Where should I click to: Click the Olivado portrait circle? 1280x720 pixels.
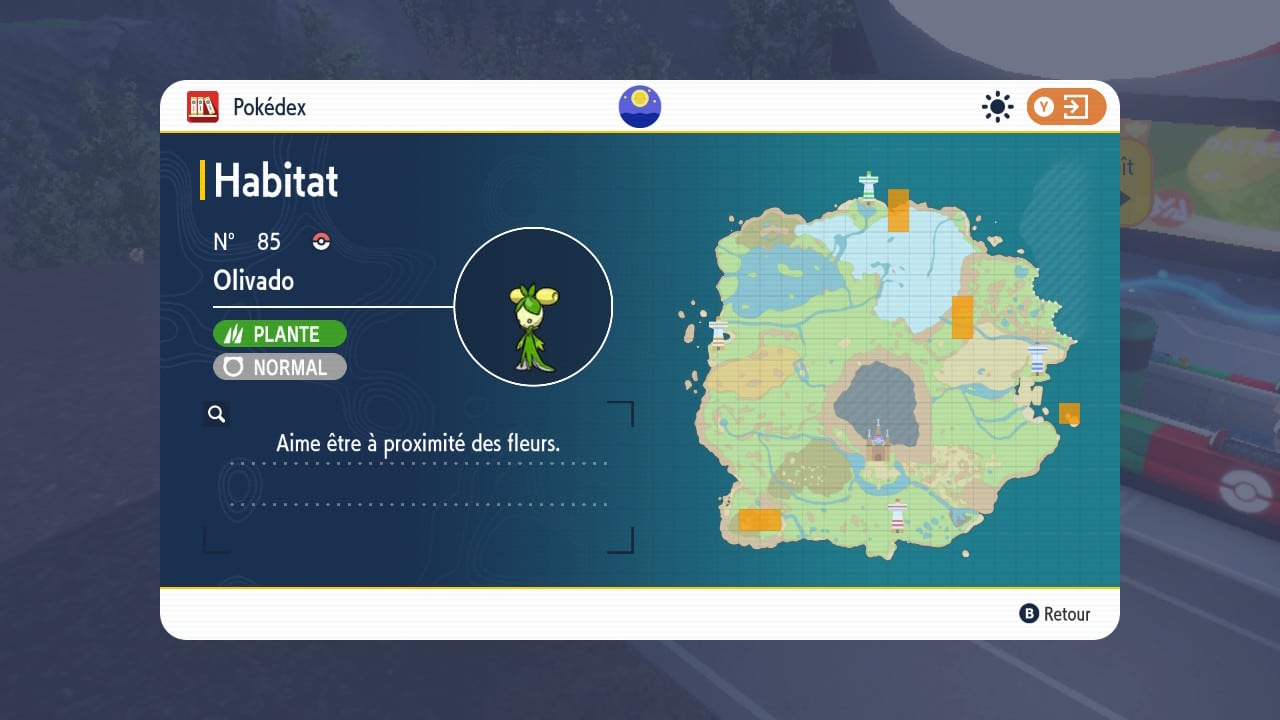click(533, 306)
